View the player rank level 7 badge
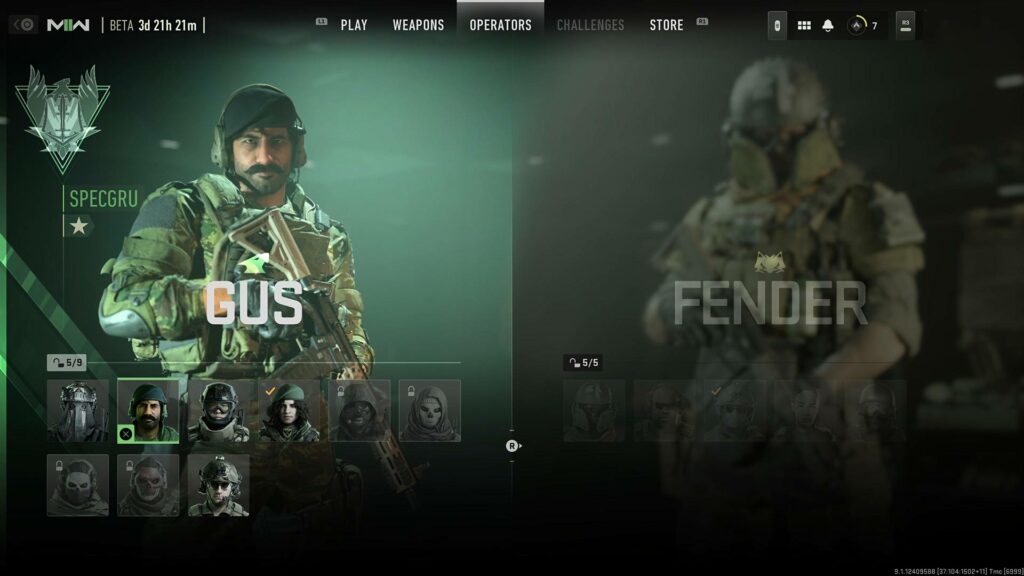Image resolution: width=1024 pixels, height=576 pixels. pyautogui.click(x=861, y=26)
